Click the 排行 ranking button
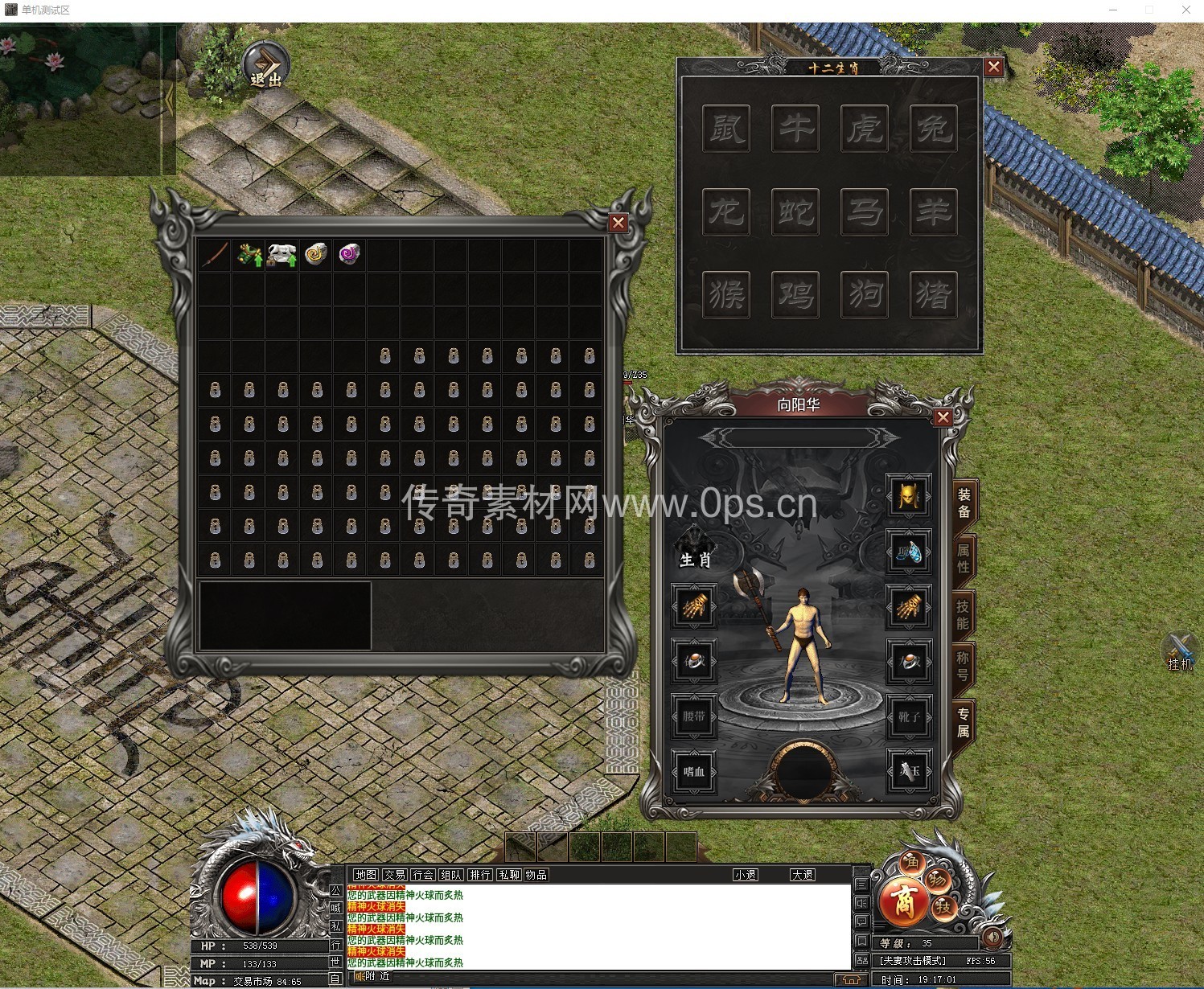Screen dimensions: 1204x989 [x=480, y=875]
